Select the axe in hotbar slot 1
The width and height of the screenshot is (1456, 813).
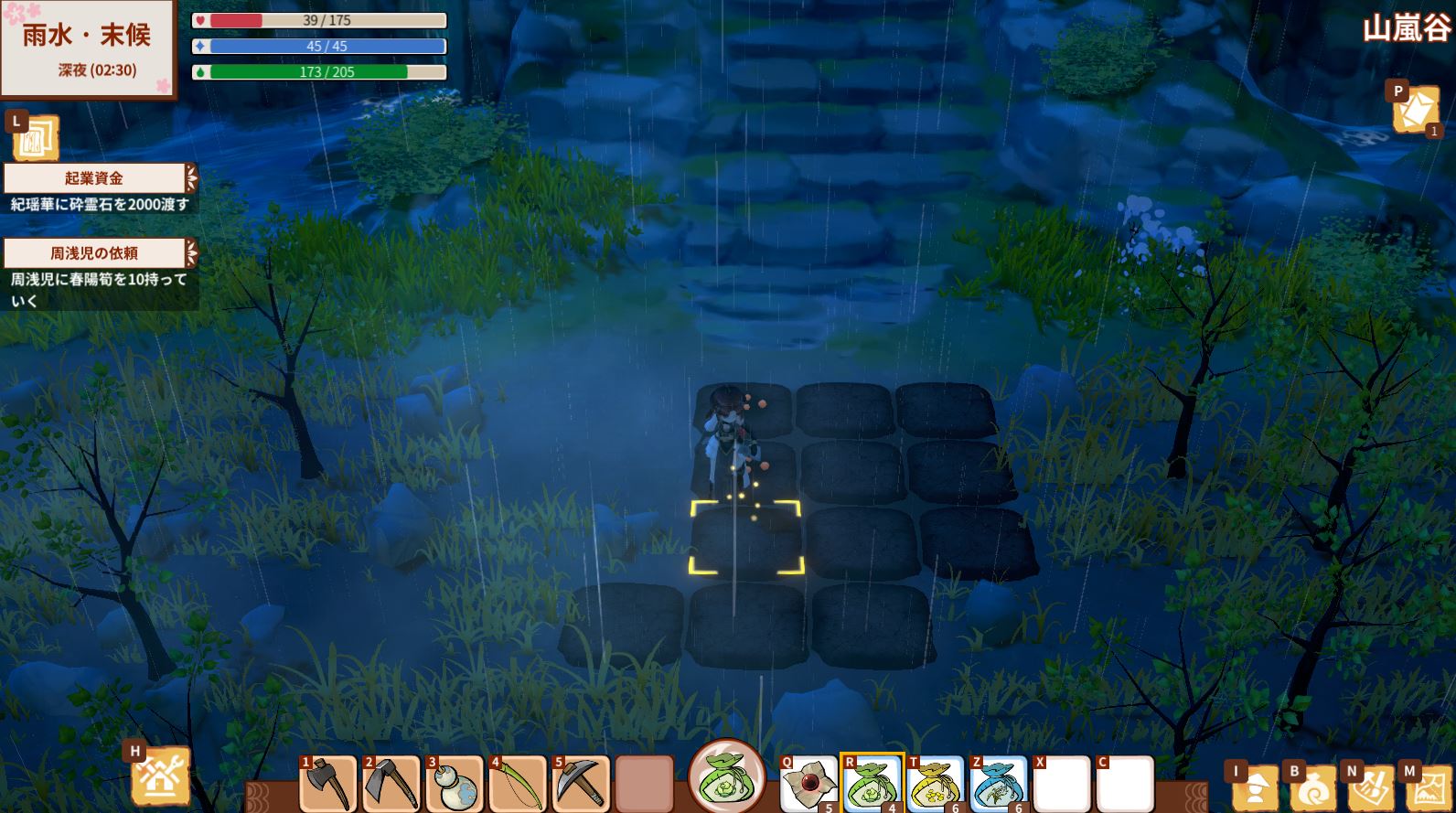click(x=327, y=785)
